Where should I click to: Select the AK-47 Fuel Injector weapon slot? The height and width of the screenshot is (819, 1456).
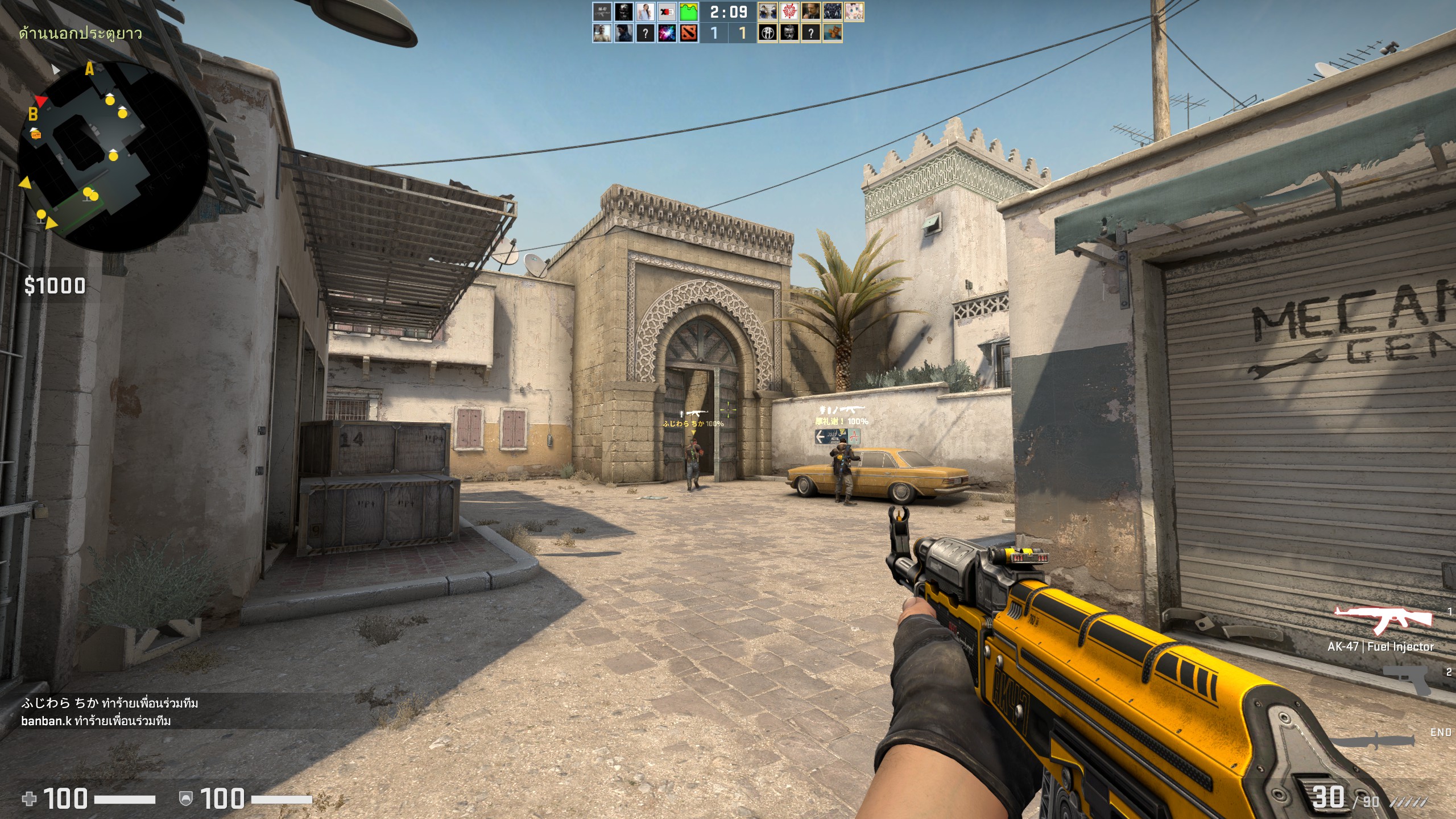1383,621
